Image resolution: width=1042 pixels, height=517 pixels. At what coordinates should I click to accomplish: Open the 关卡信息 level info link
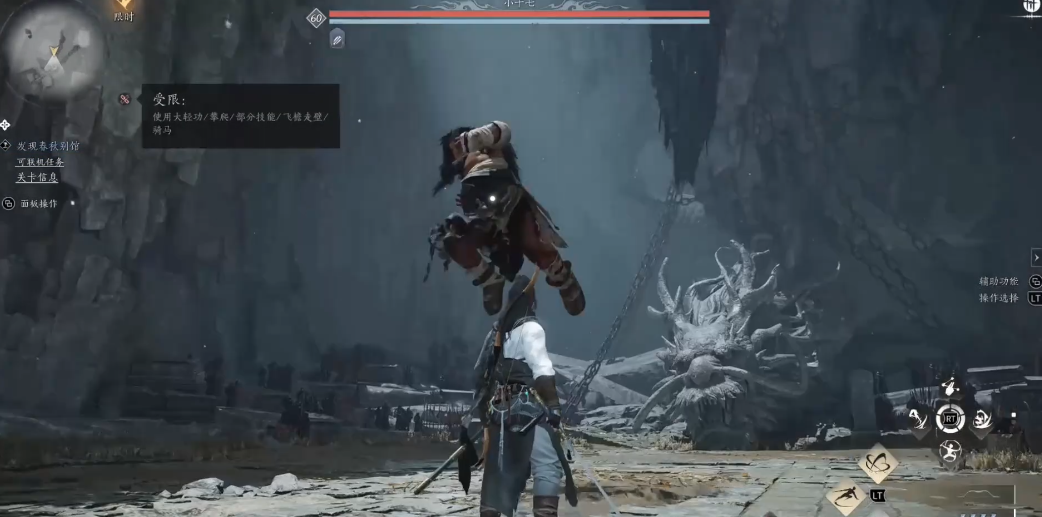(37, 177)
